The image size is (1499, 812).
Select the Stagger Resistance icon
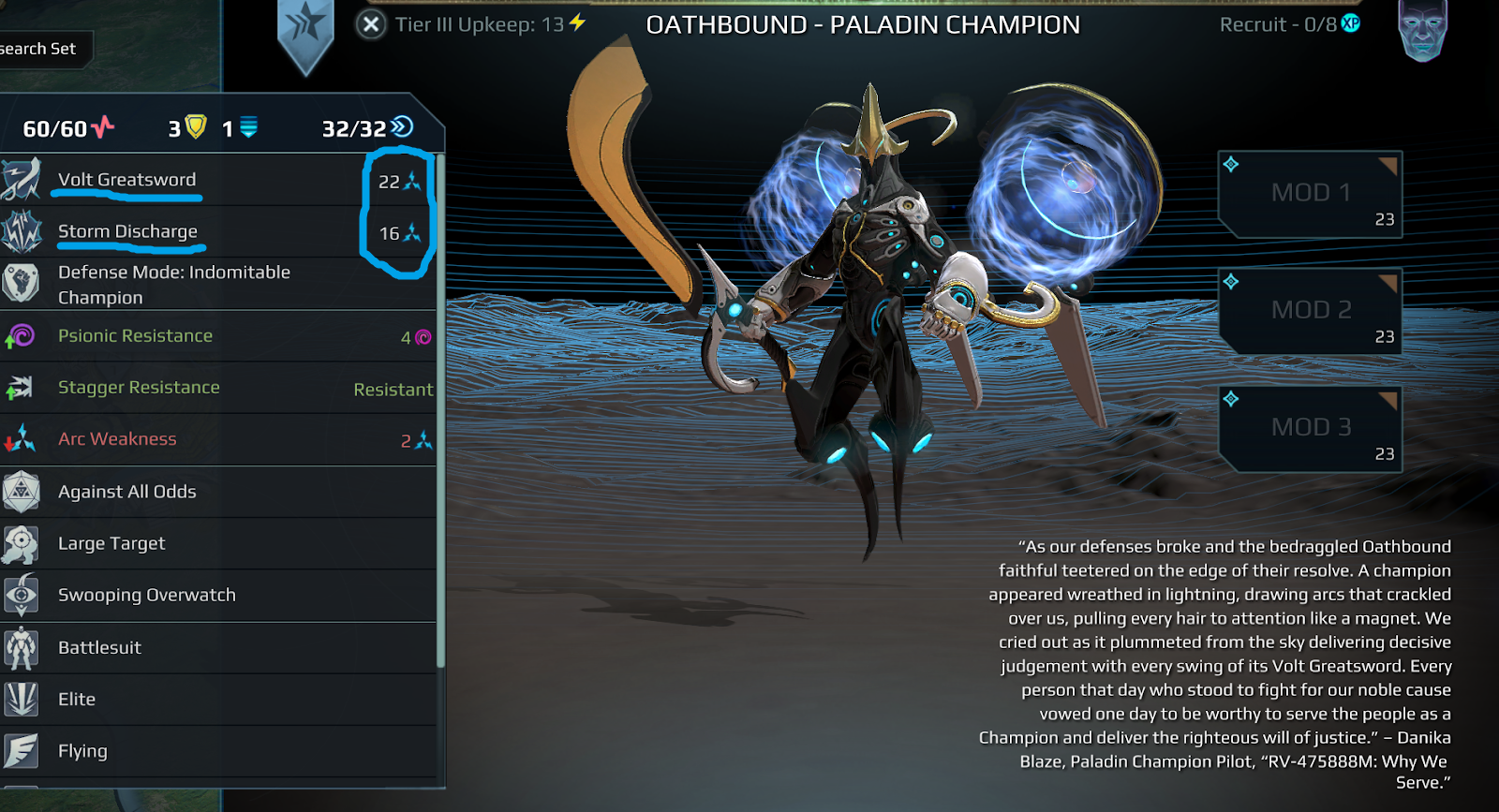click(21, 388)
